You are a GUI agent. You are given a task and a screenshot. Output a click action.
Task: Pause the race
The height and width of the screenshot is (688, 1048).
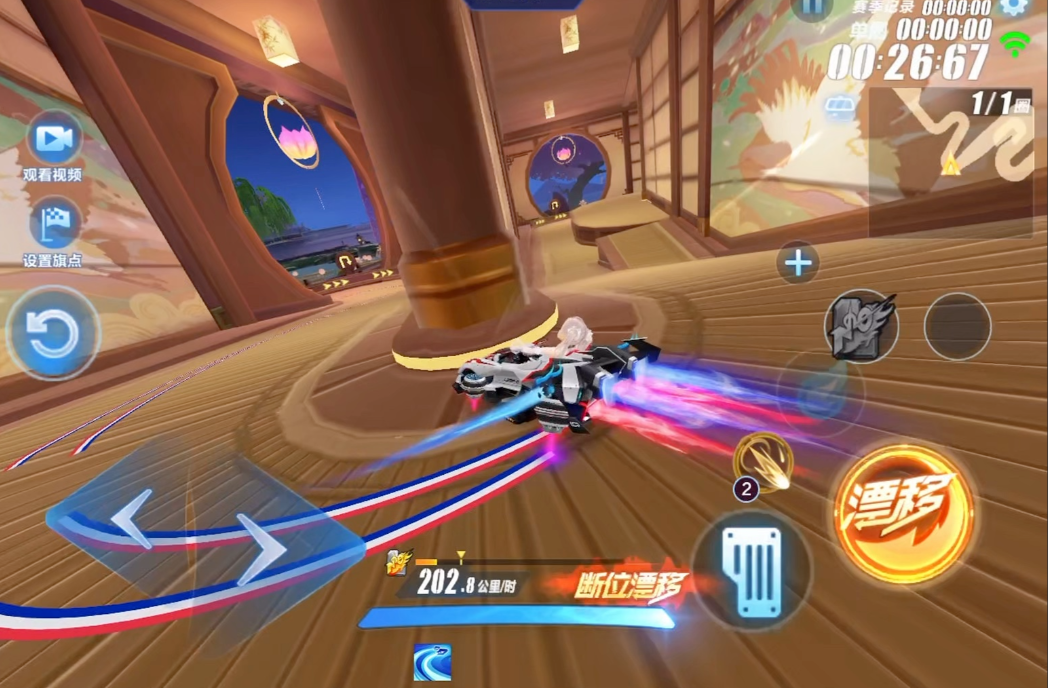(812, 7)
